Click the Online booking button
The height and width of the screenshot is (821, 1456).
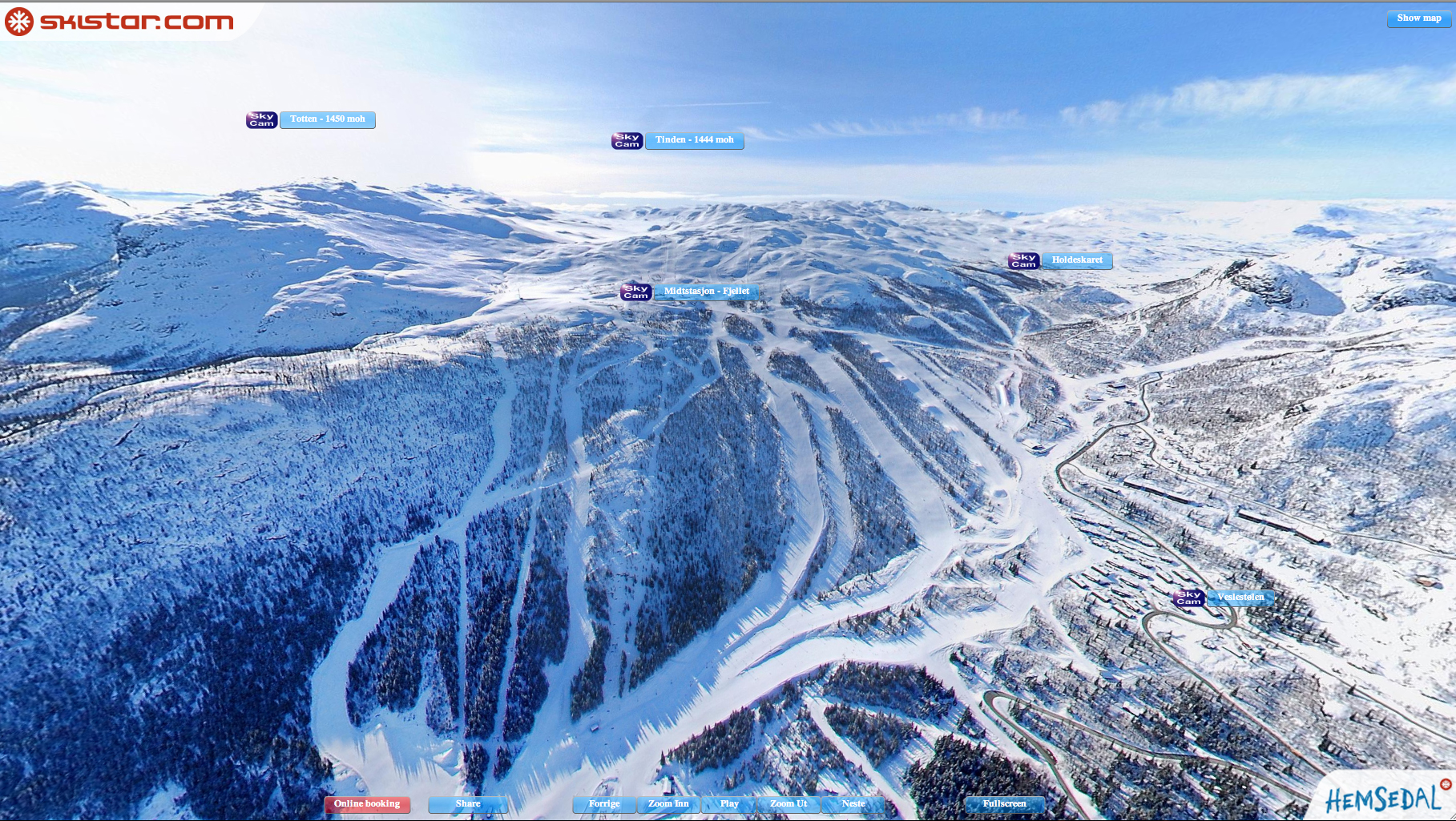[367, 804]
